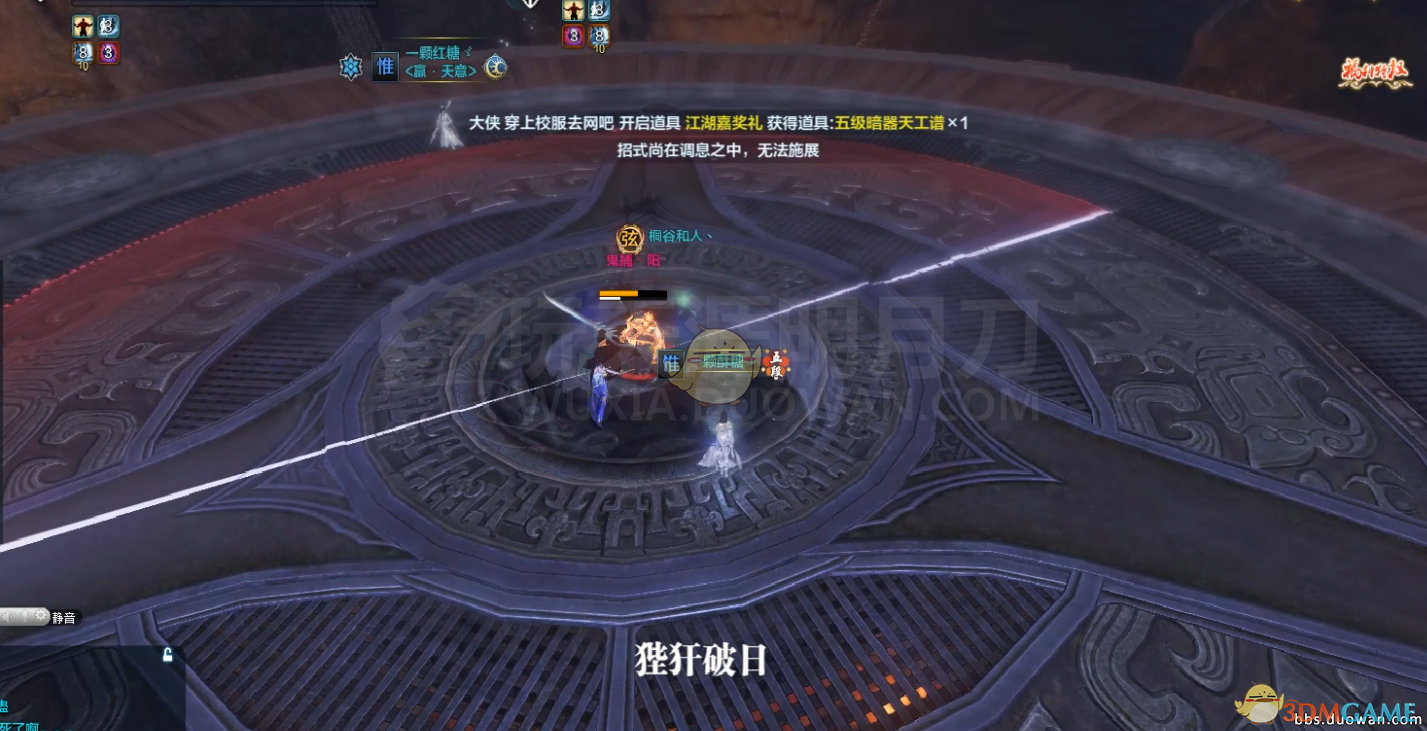
Task: Select the purple debuff icon numbered 3
Action: tap(108, 52)
